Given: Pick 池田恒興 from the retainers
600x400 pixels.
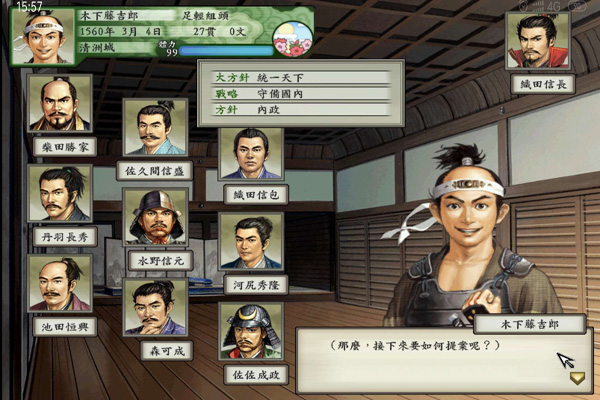Looking at the screenshot, I should [x=61, y=283].
